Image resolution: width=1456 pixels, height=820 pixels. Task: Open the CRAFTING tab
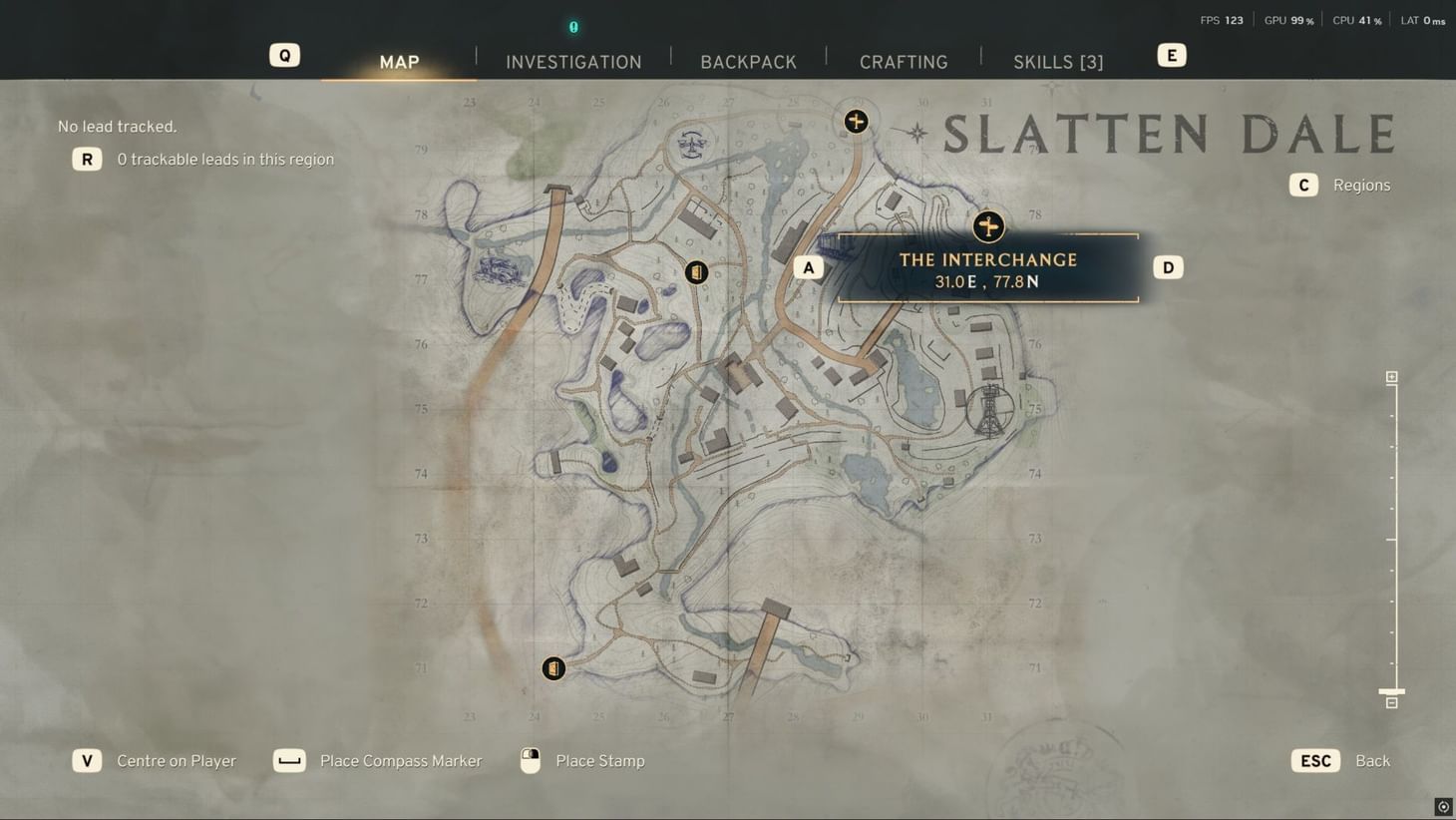click(904, 61)
